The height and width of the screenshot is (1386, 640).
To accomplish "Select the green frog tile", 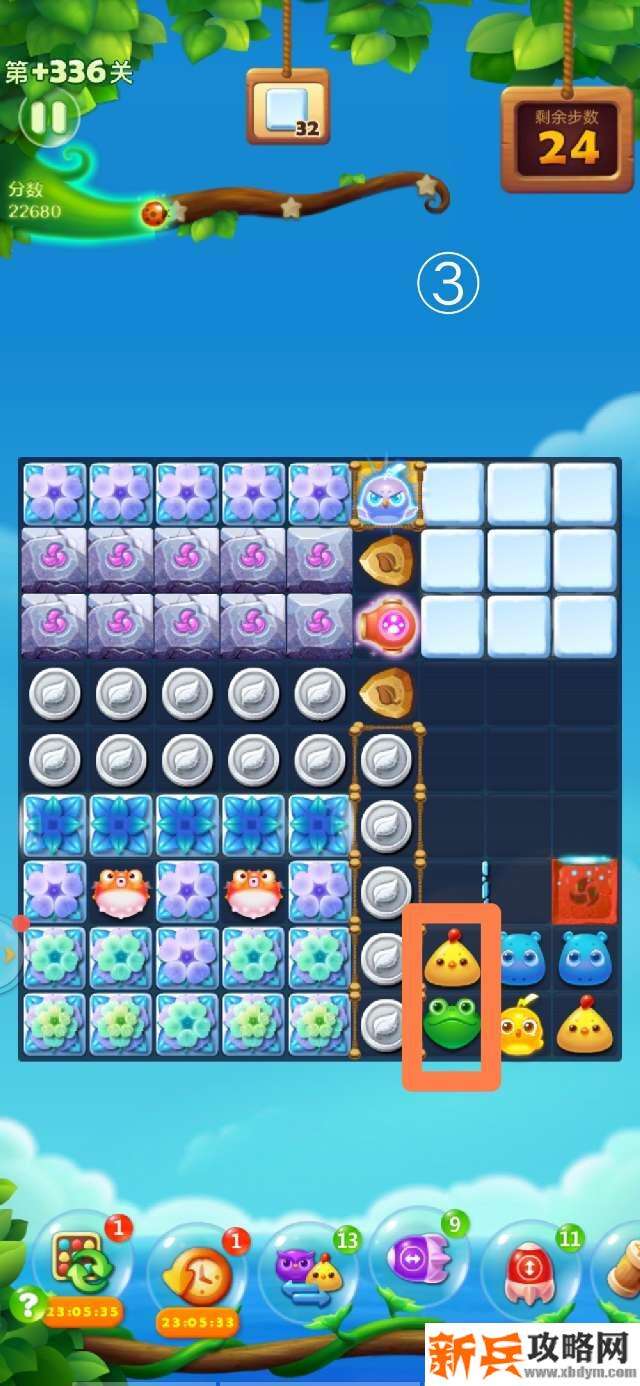I will coord(451,1022).
